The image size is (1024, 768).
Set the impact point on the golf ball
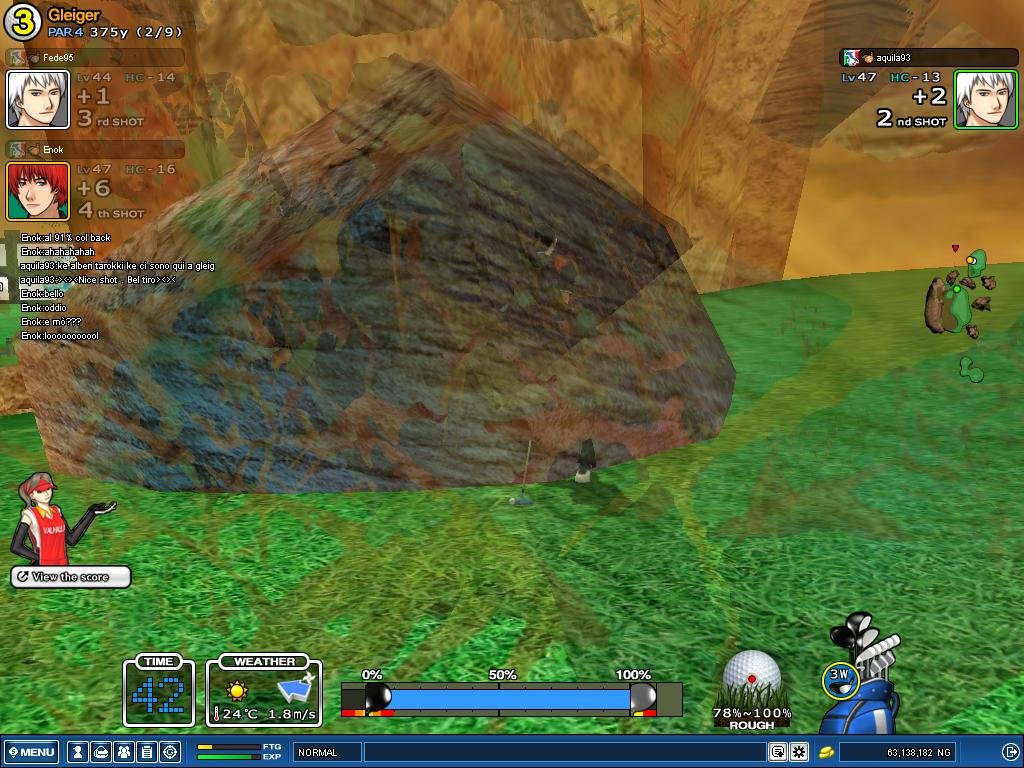(751, 676)
